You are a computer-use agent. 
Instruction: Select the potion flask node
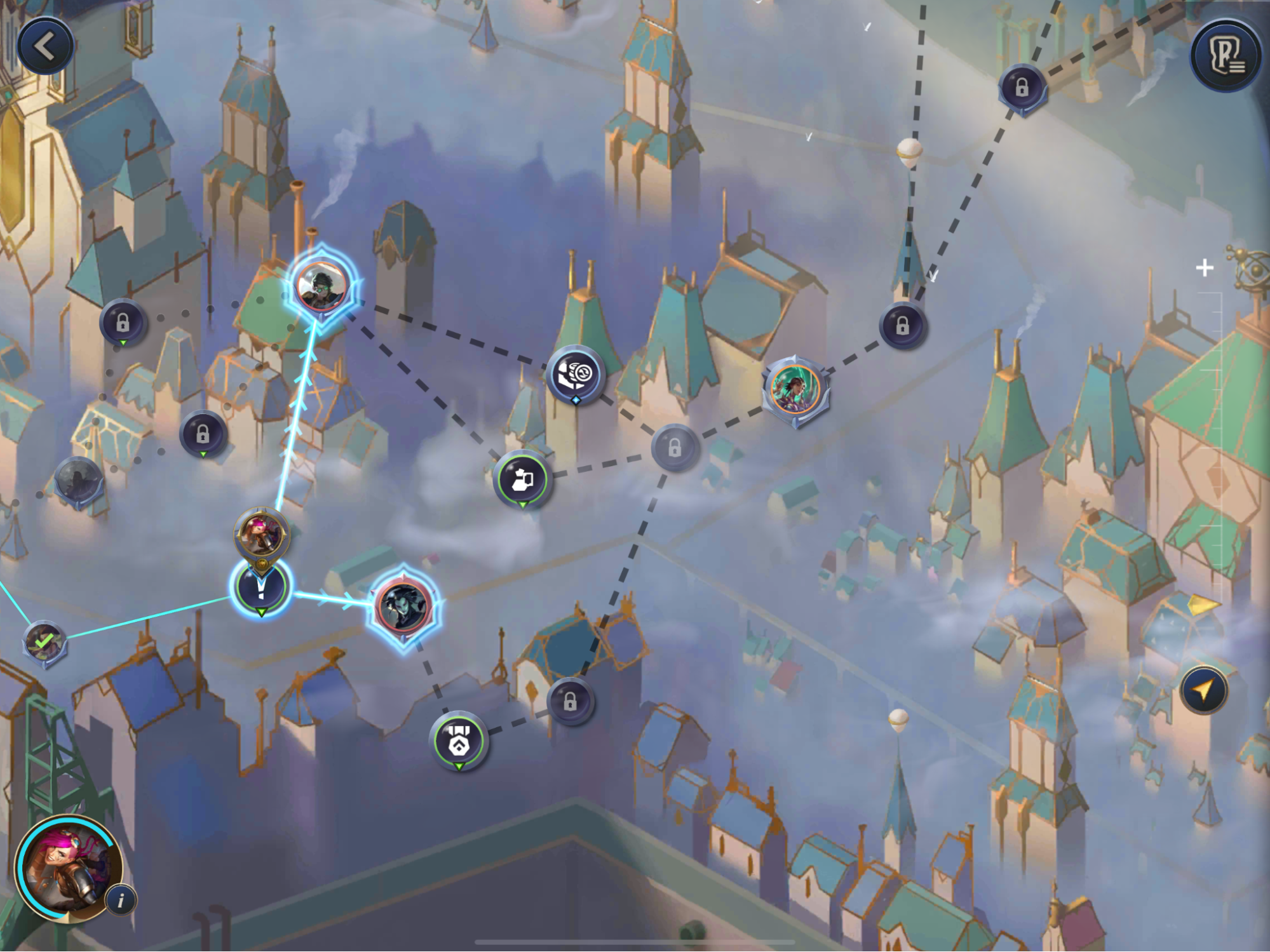522,479
